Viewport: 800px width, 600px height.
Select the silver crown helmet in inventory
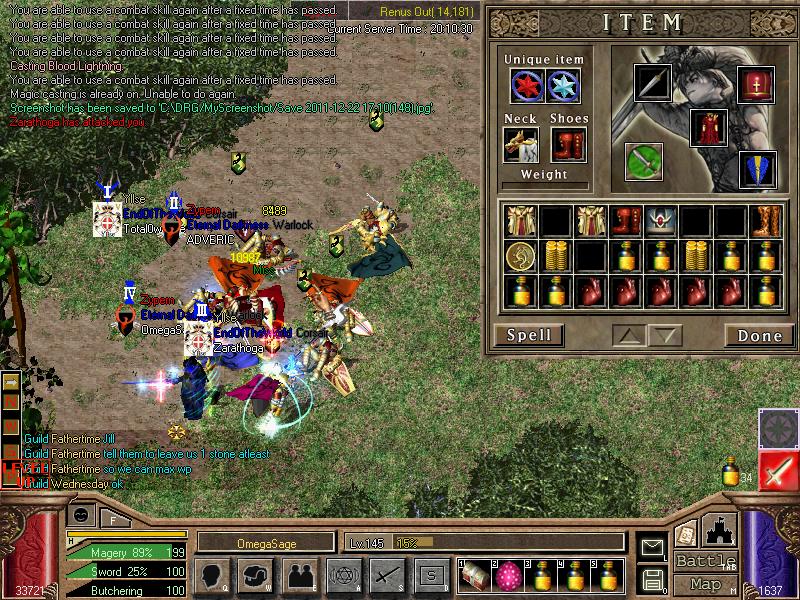[659, 219]
